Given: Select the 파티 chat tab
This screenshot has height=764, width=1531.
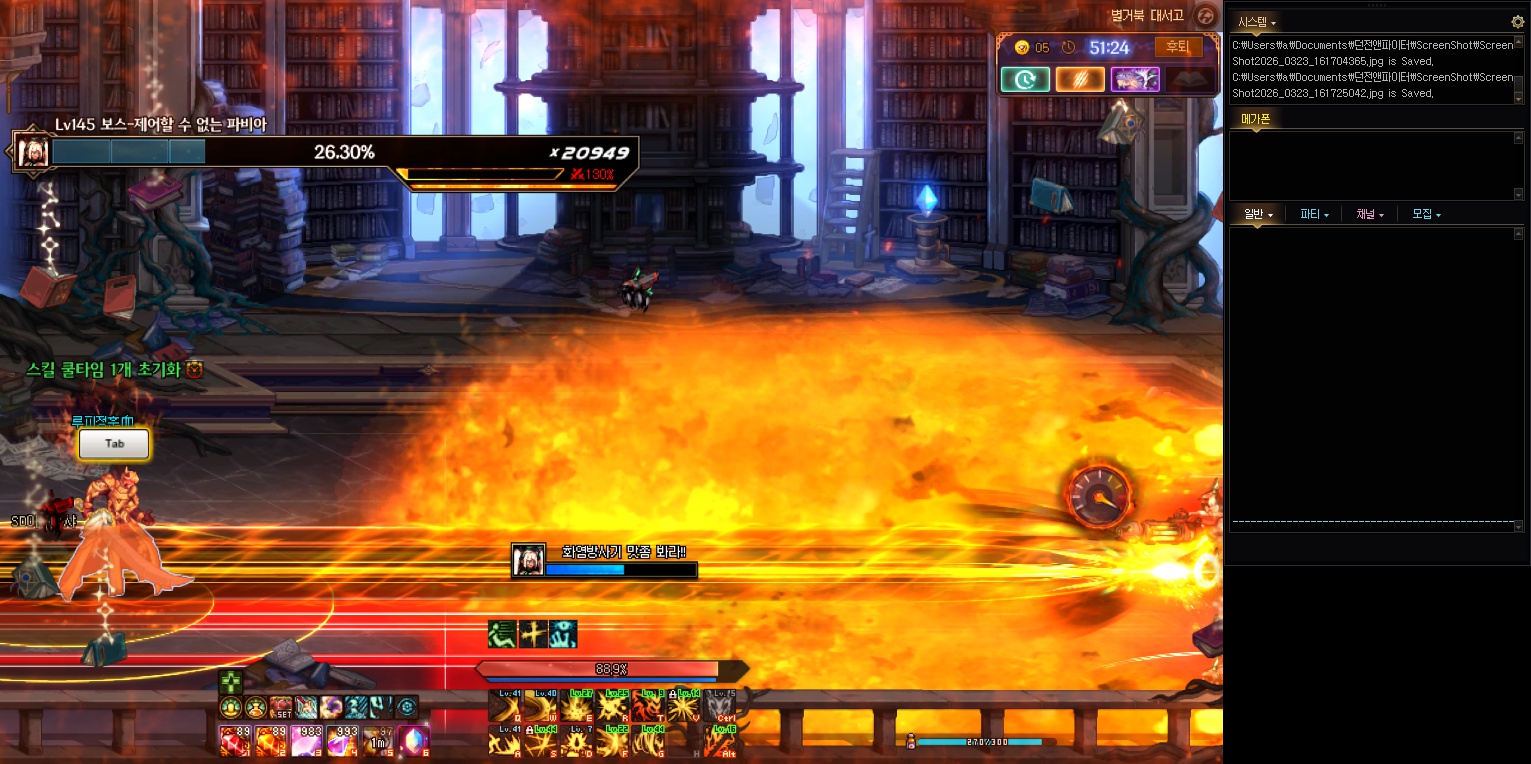Looking at the screenshot, I should [x=1314, y=214].
